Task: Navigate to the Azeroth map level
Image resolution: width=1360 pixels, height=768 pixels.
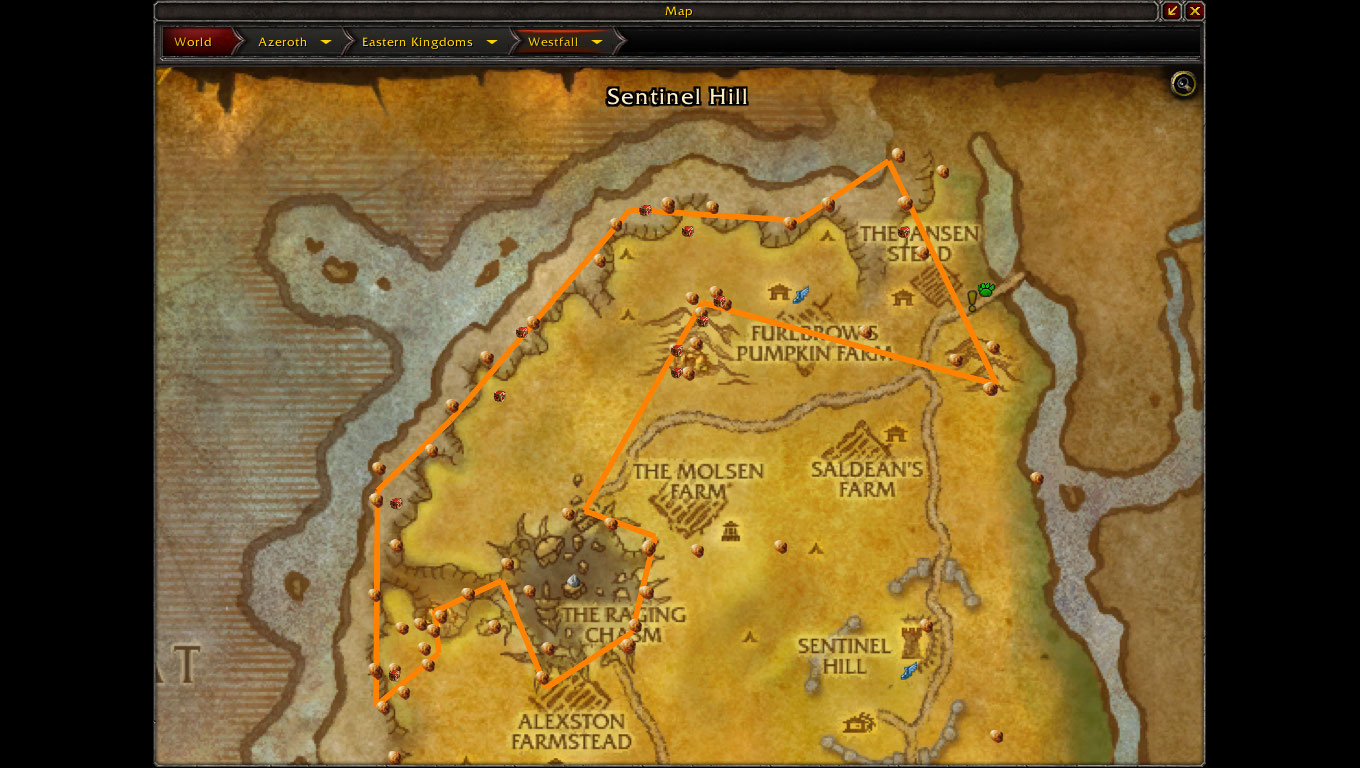Action: (282, 42)
